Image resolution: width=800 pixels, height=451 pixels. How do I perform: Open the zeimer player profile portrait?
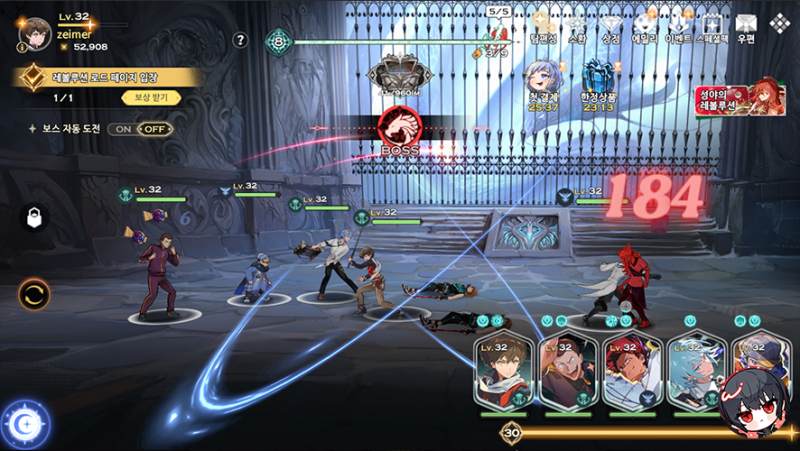[x=35, y=33]
